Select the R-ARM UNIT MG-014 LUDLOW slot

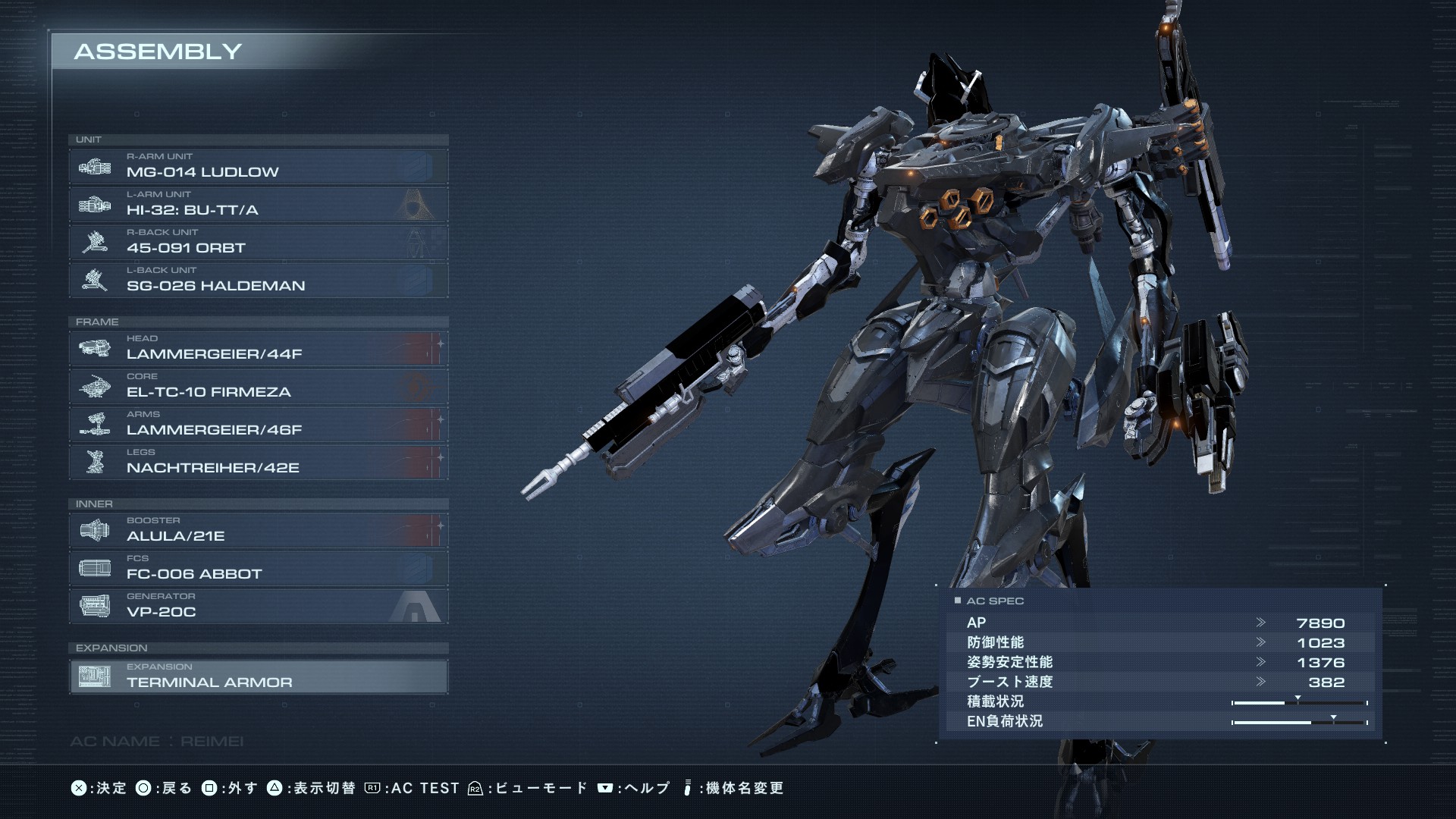pos(258,166)
